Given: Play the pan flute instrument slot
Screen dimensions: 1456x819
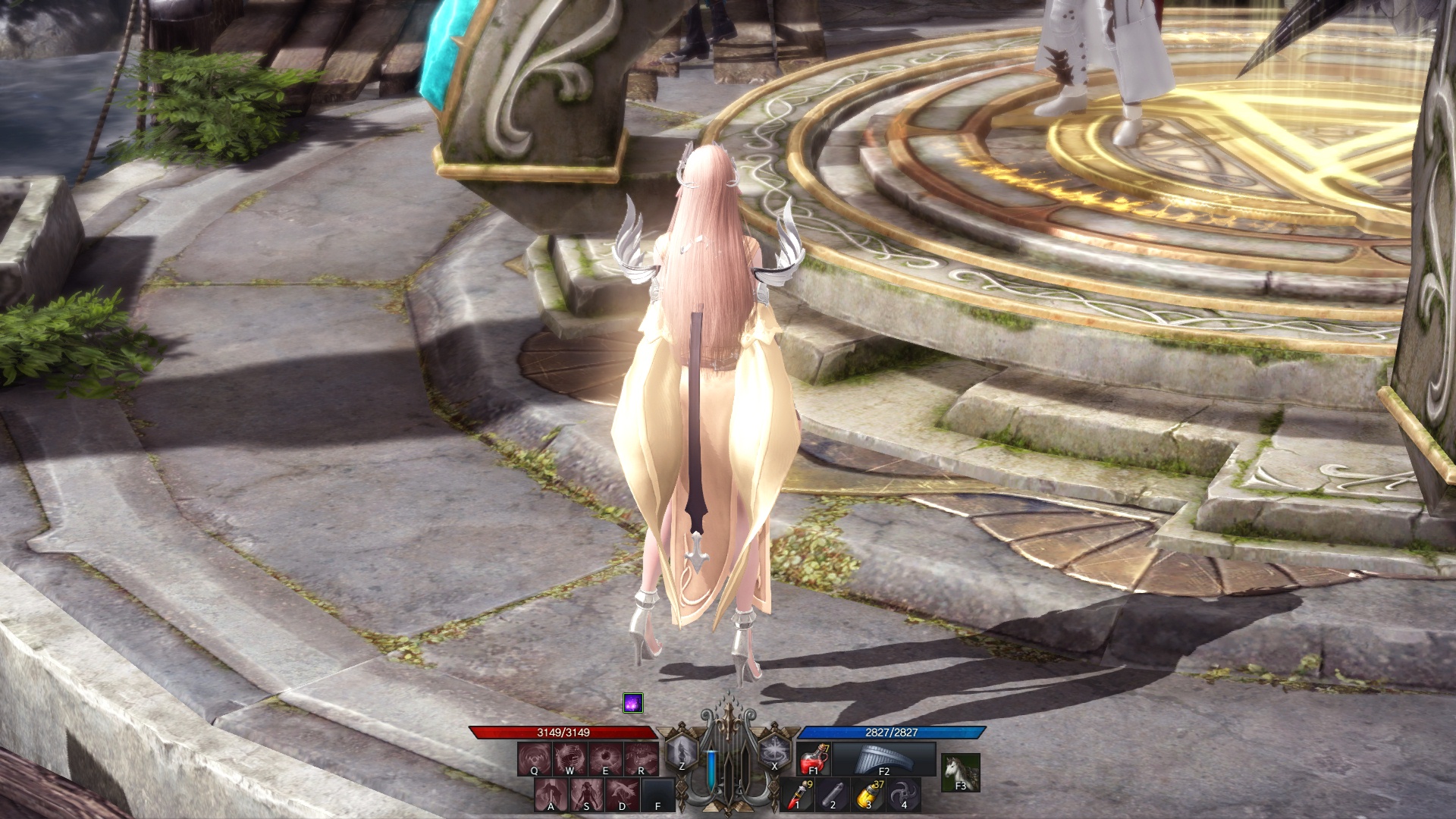Looking at the screenshot, I should tap(884, 759).
